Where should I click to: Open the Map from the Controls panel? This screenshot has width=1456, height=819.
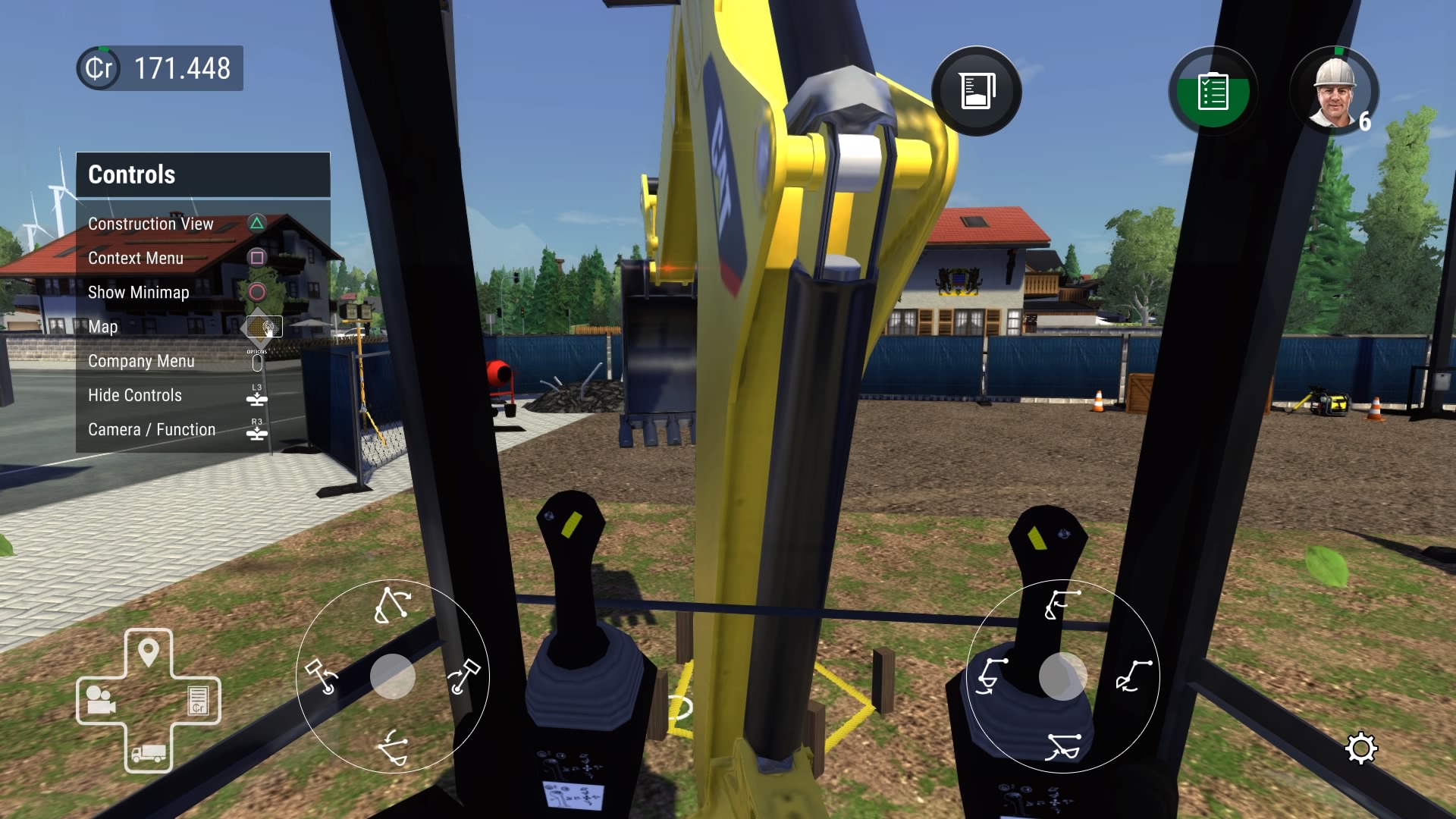click(x=104, y=326)
